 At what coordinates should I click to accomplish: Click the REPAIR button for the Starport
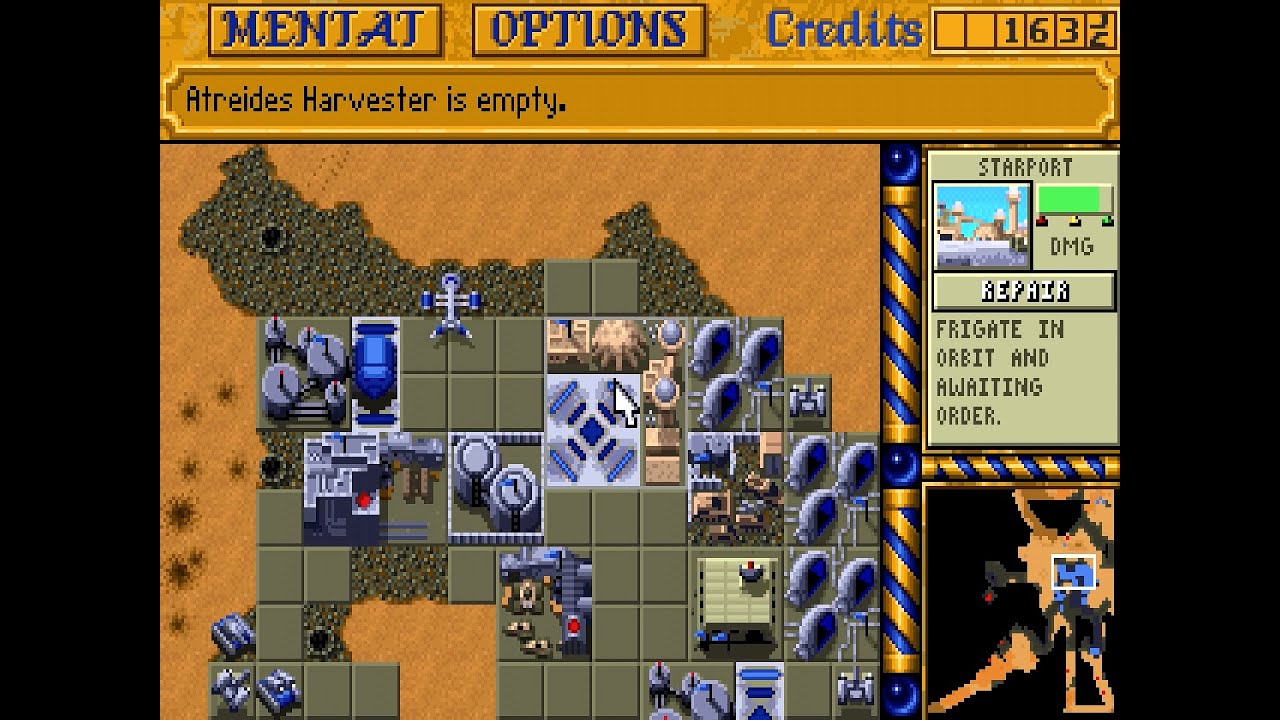coord(1022,291)
